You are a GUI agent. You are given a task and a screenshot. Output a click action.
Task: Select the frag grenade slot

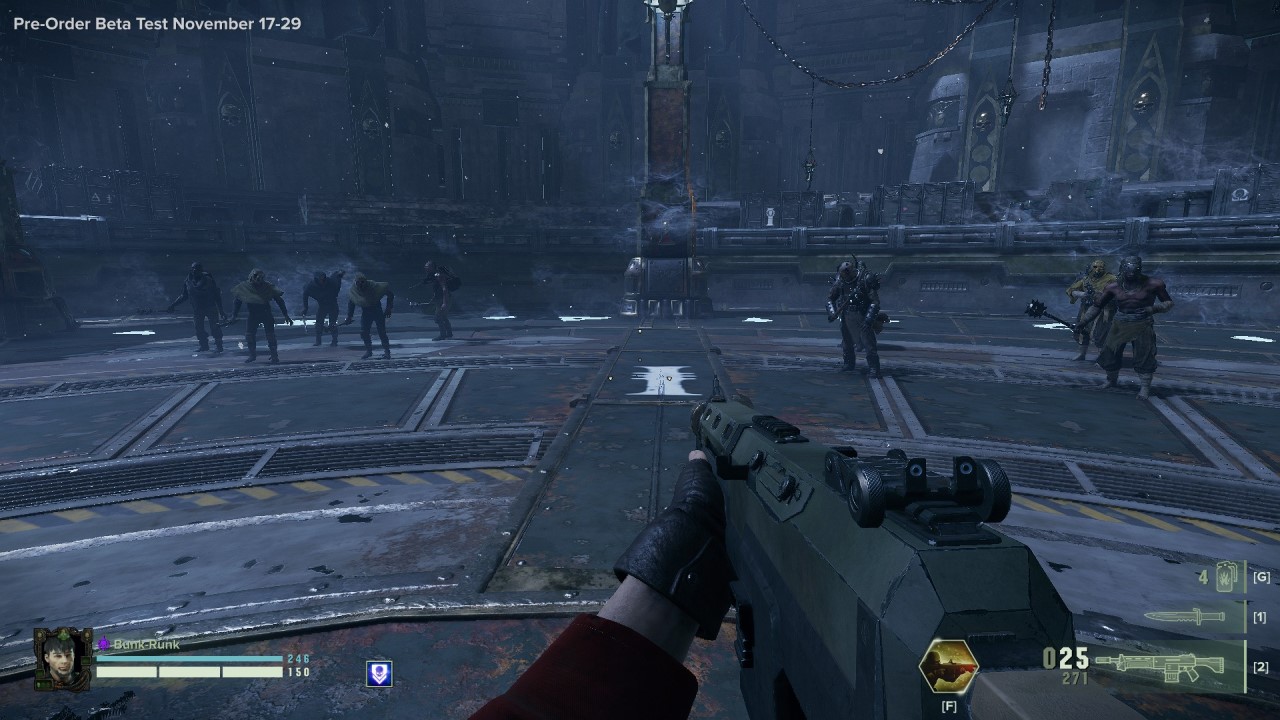pyautogui.click(x=1225, y=577)
